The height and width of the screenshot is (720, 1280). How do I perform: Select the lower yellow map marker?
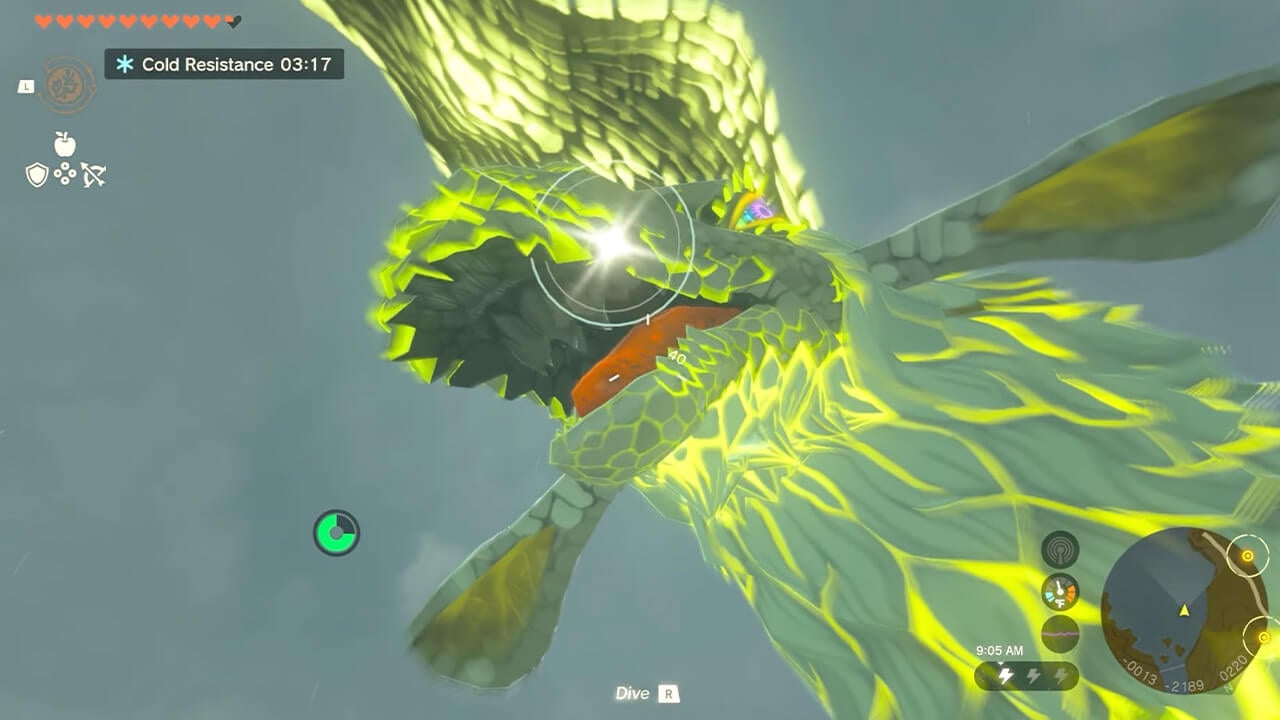tap(1263, 637)
